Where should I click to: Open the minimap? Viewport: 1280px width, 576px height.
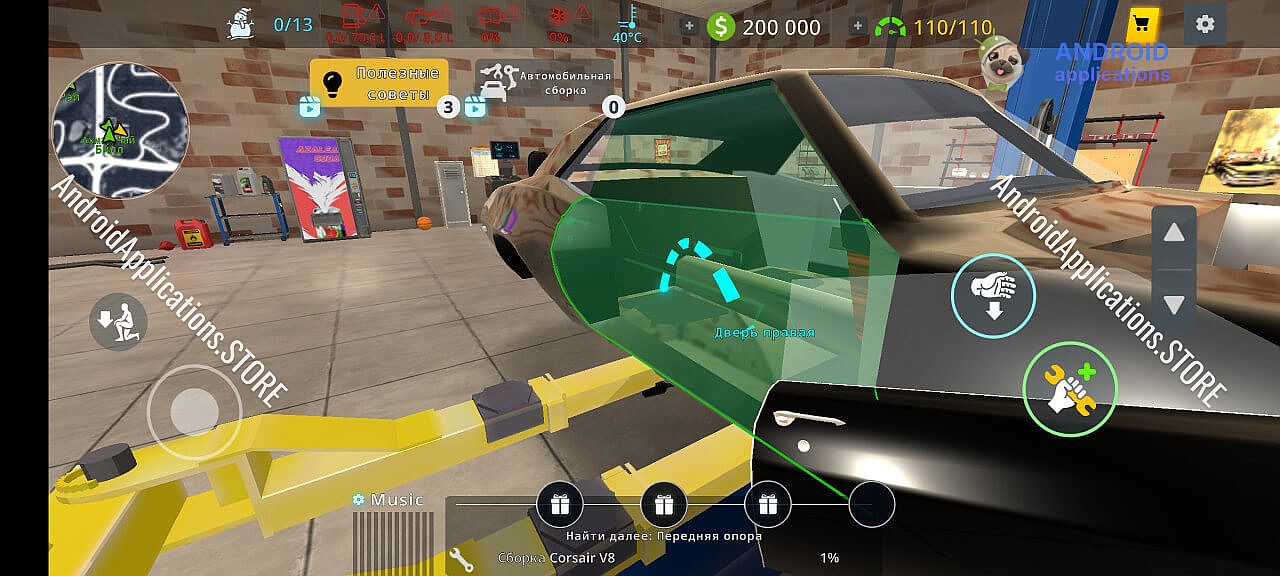119,130
